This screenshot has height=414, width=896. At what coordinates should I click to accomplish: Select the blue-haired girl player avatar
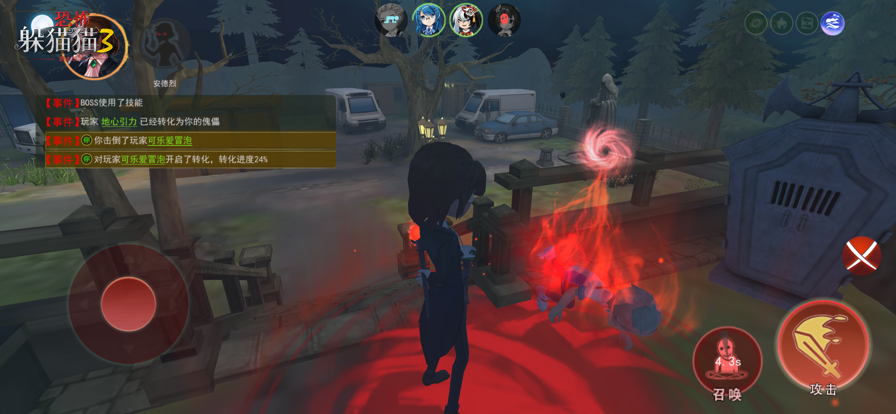(x=429, y=20)
